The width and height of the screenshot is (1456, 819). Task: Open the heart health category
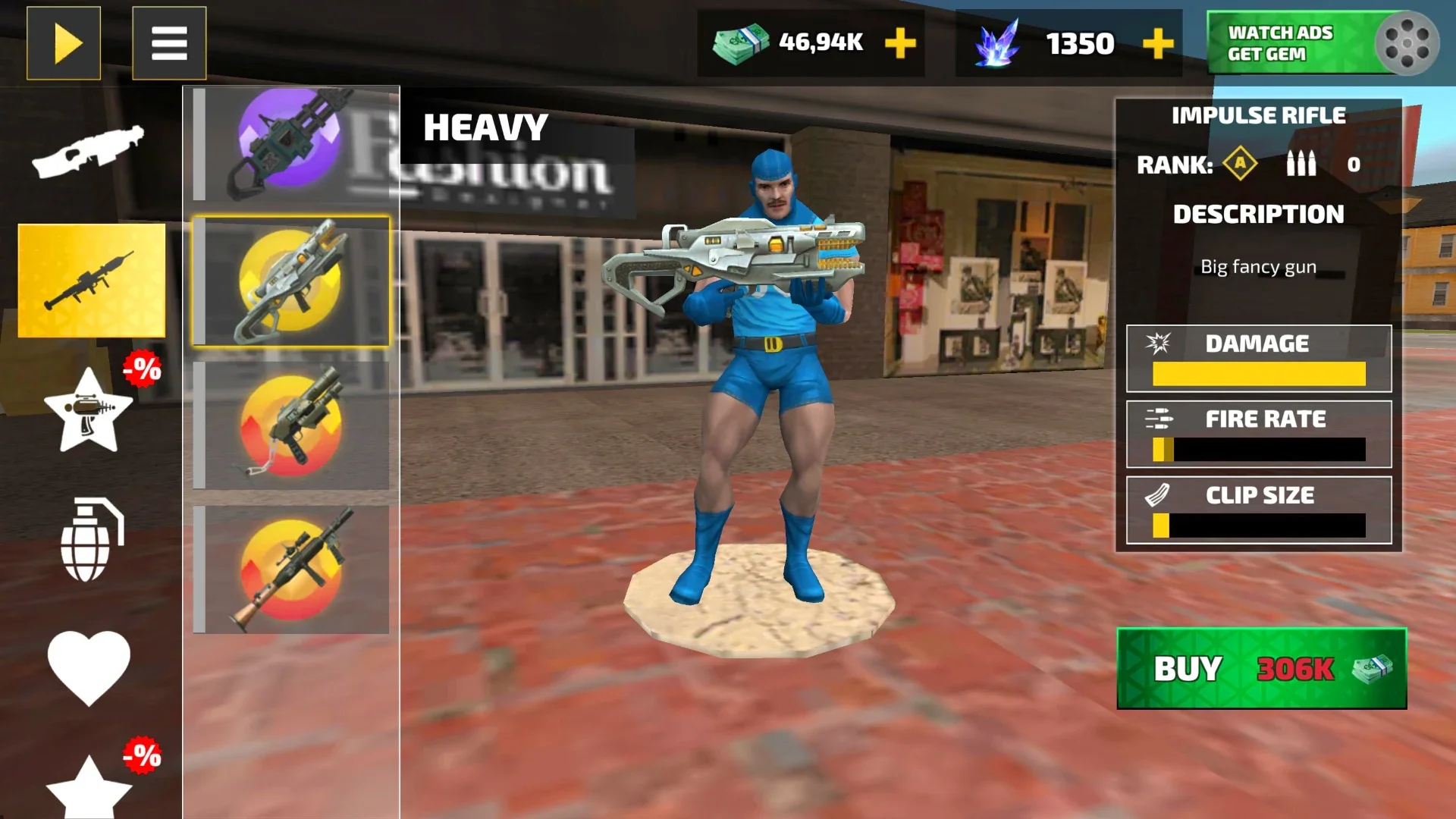tap(89, 667)
